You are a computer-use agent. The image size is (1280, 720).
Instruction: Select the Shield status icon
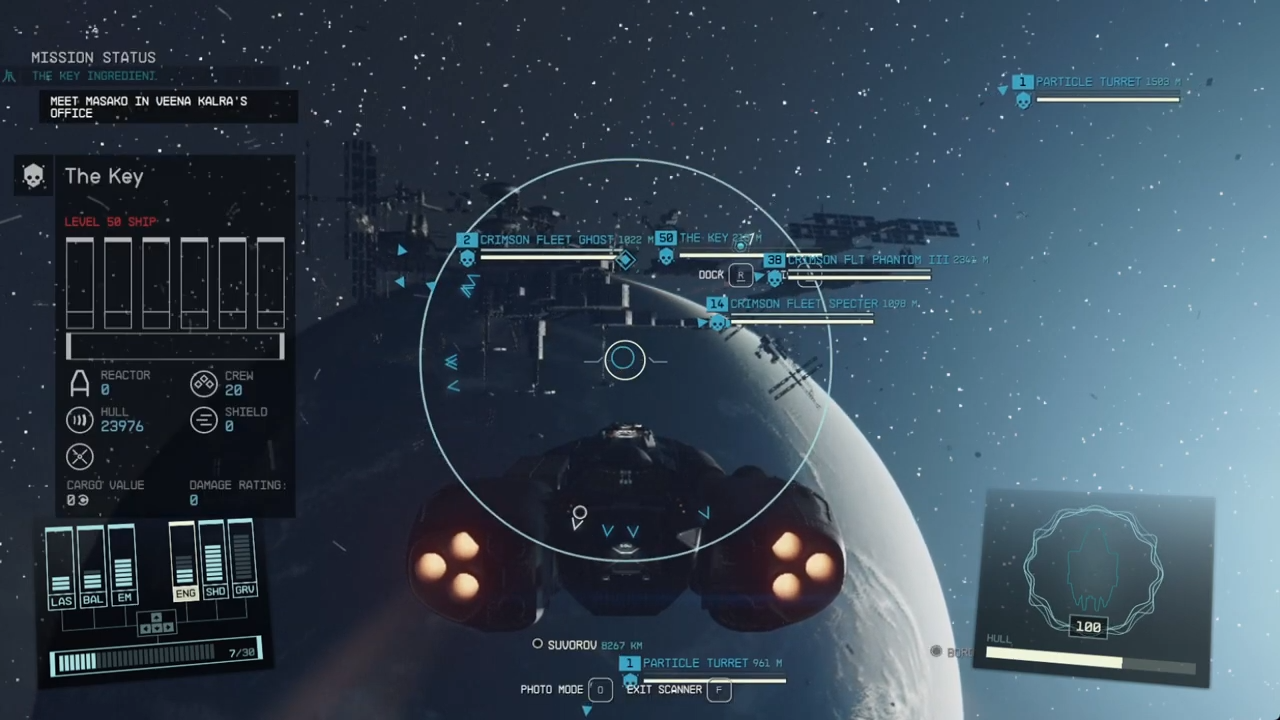(x=203, y=420)
